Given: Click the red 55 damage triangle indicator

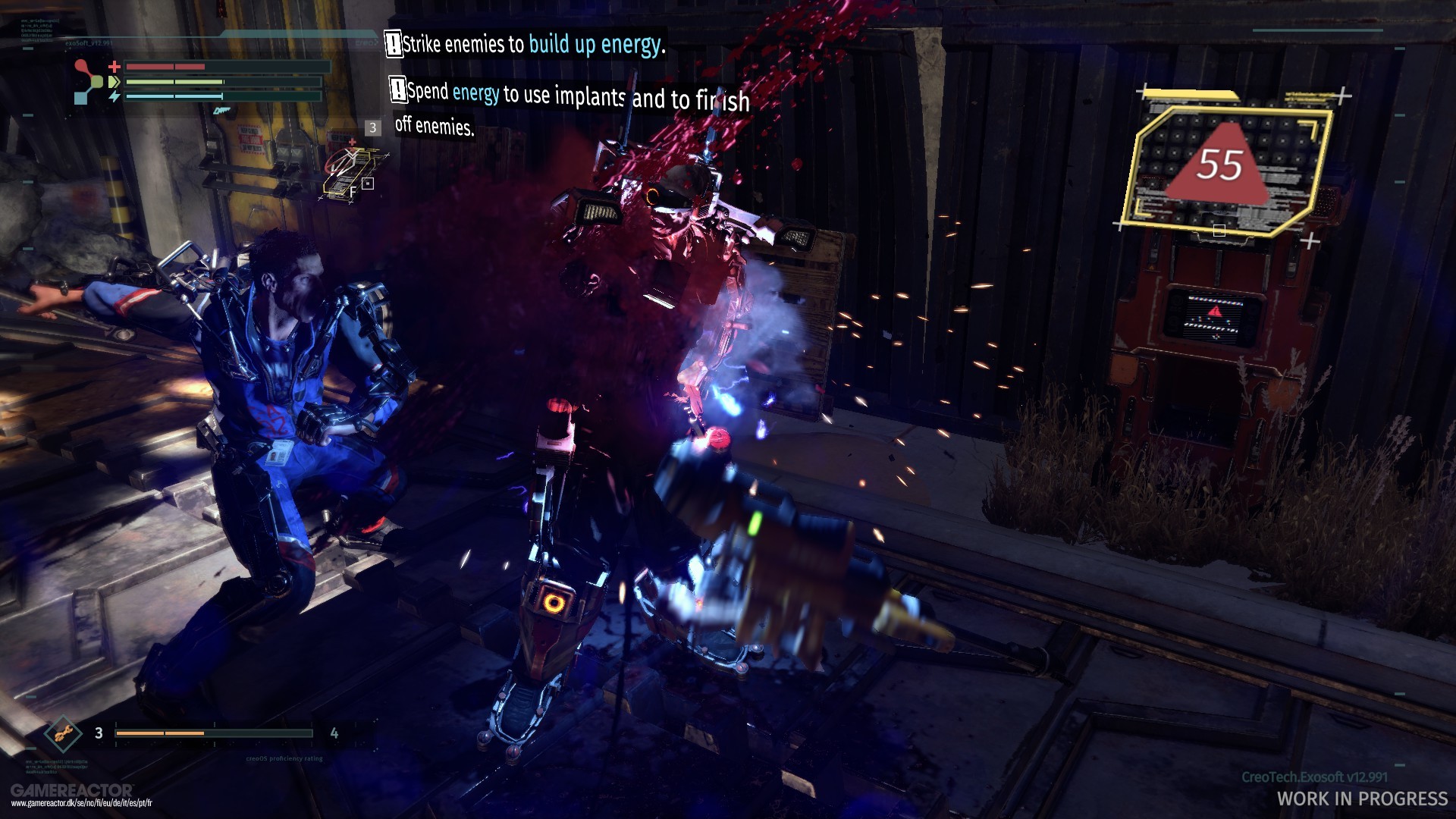Looking at the screenshot, I should click(x=1221, y=164).
